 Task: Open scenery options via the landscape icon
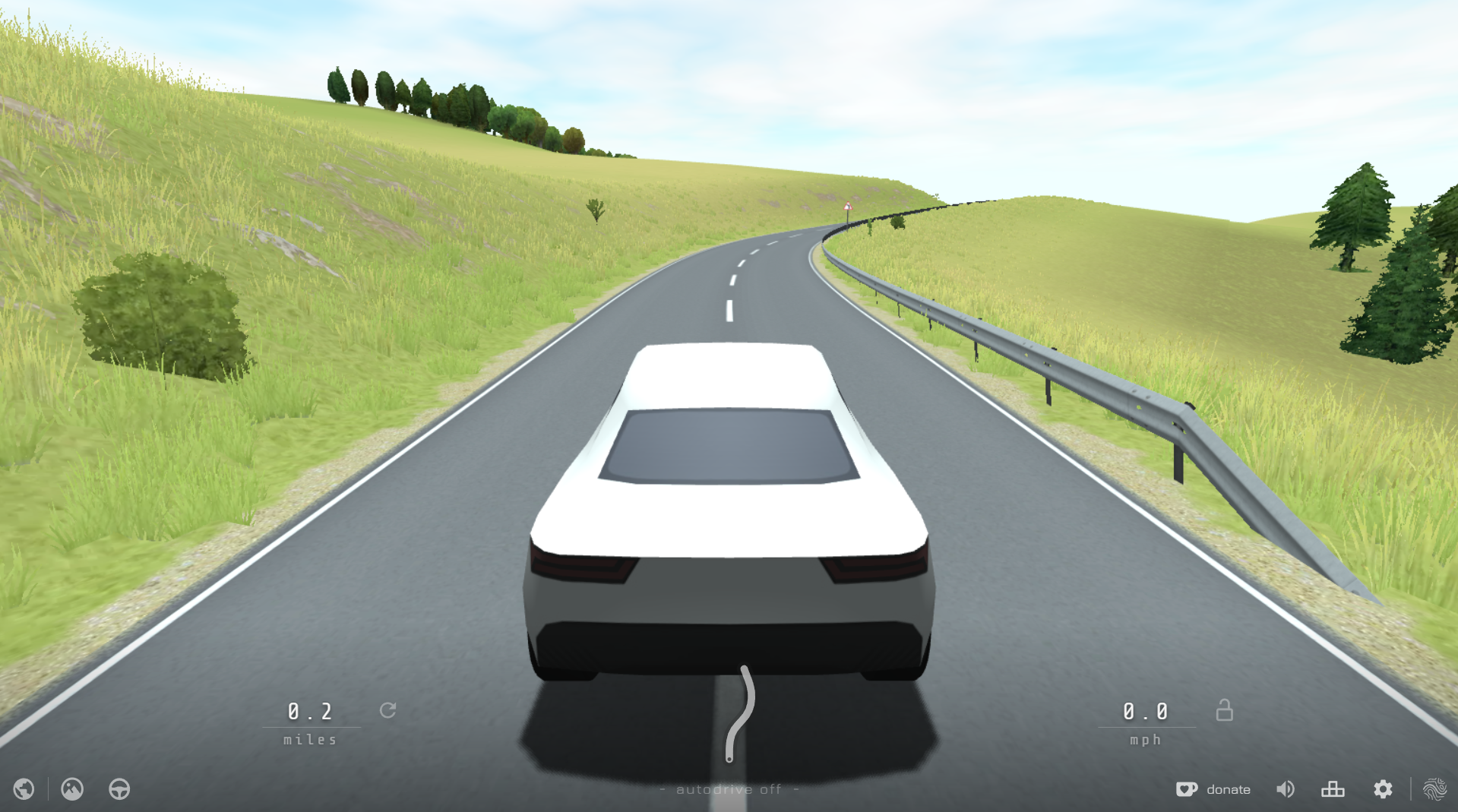coord(71,789)
